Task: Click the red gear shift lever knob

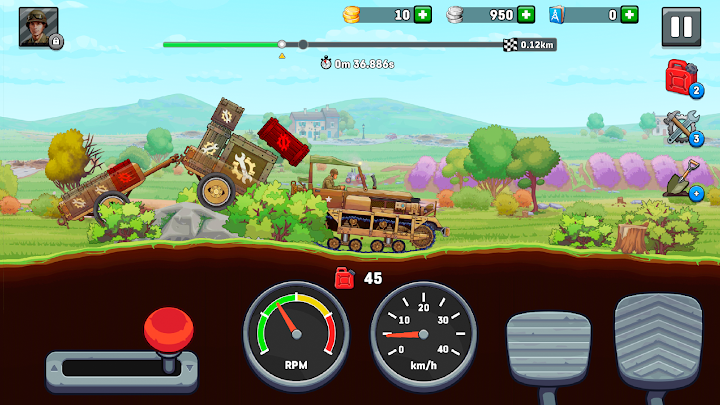Action: (x=165, y=328)
